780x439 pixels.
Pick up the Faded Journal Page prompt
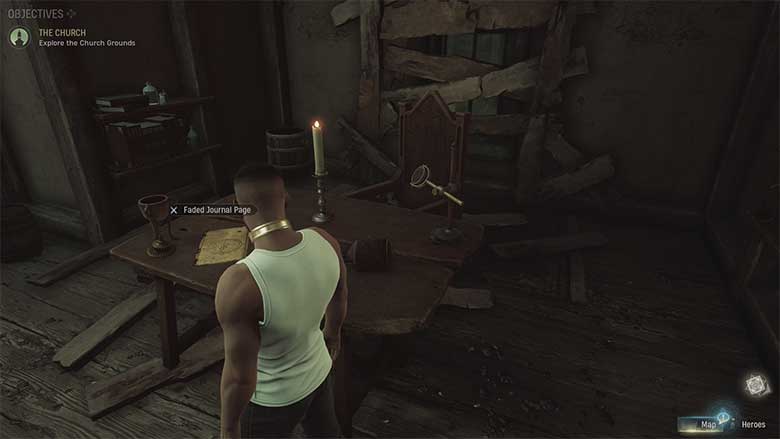tap(212, 210)
